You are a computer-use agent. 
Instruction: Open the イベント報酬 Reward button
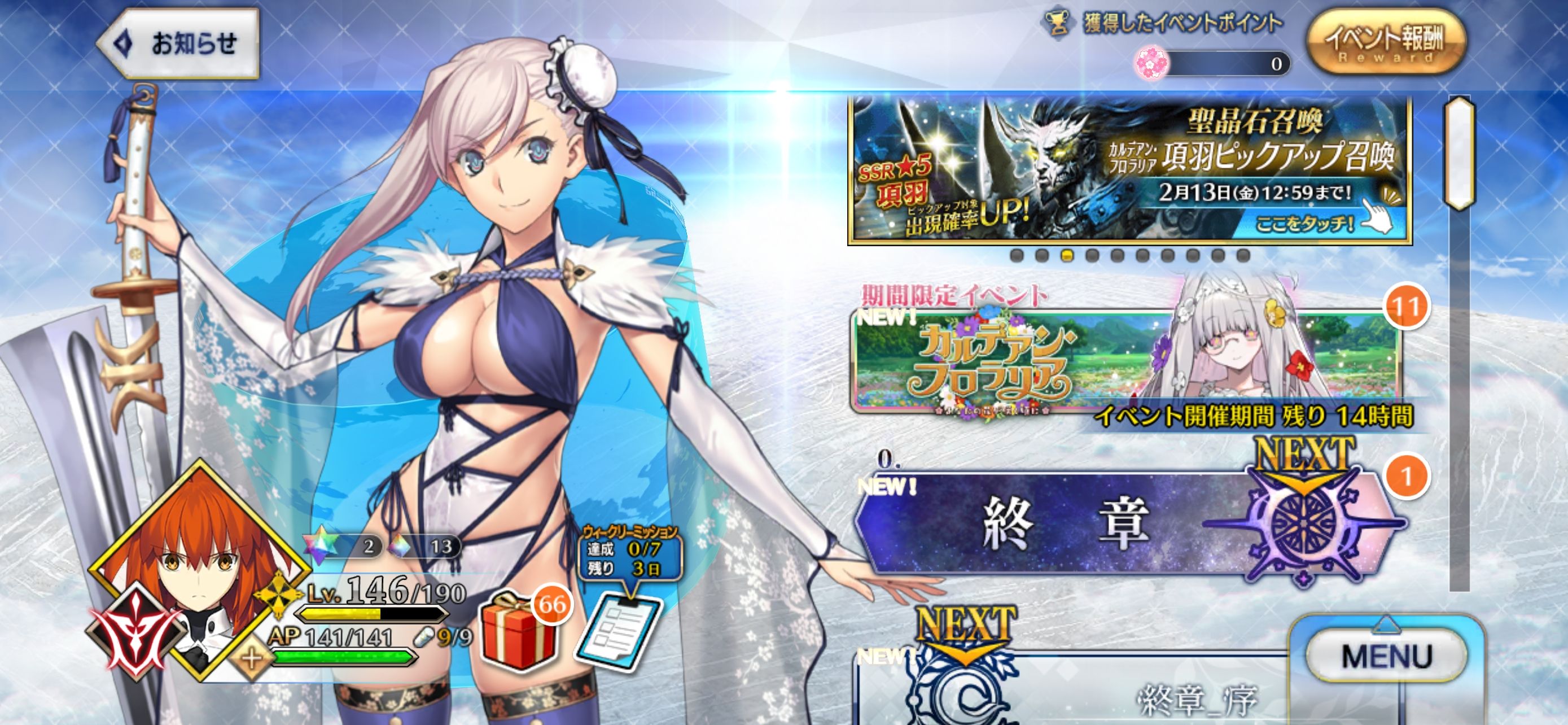click(x=1385, y=41)
